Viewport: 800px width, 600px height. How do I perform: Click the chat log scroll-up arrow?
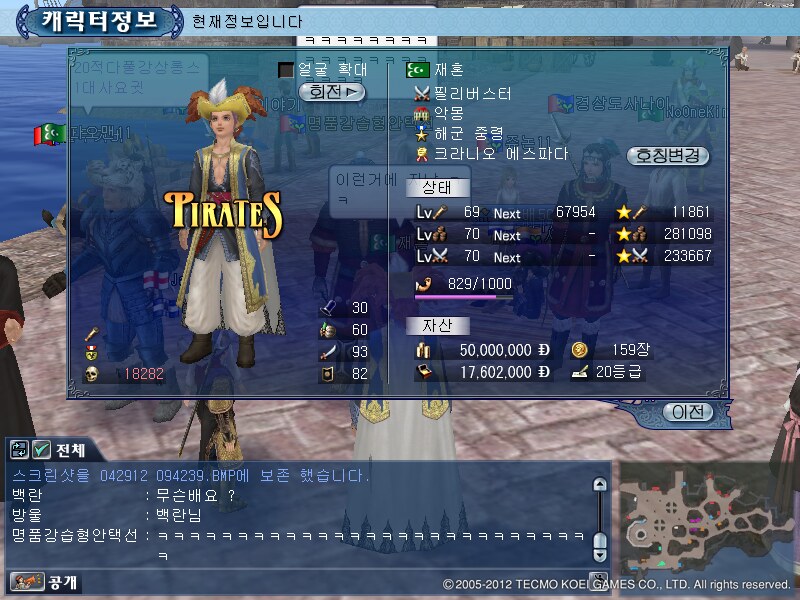600,485
